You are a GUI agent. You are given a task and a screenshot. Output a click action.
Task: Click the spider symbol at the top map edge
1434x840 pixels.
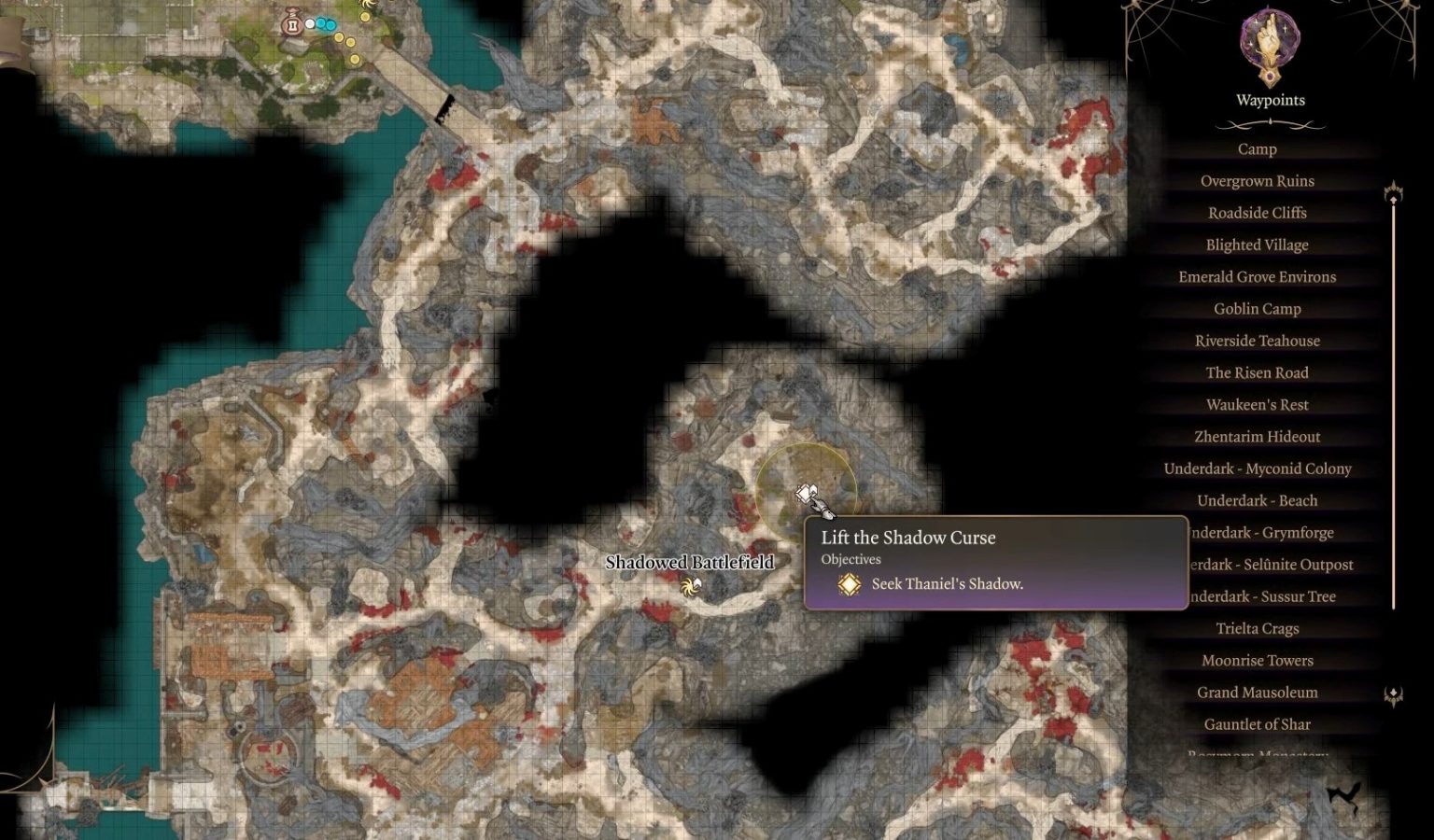point(368,3)
